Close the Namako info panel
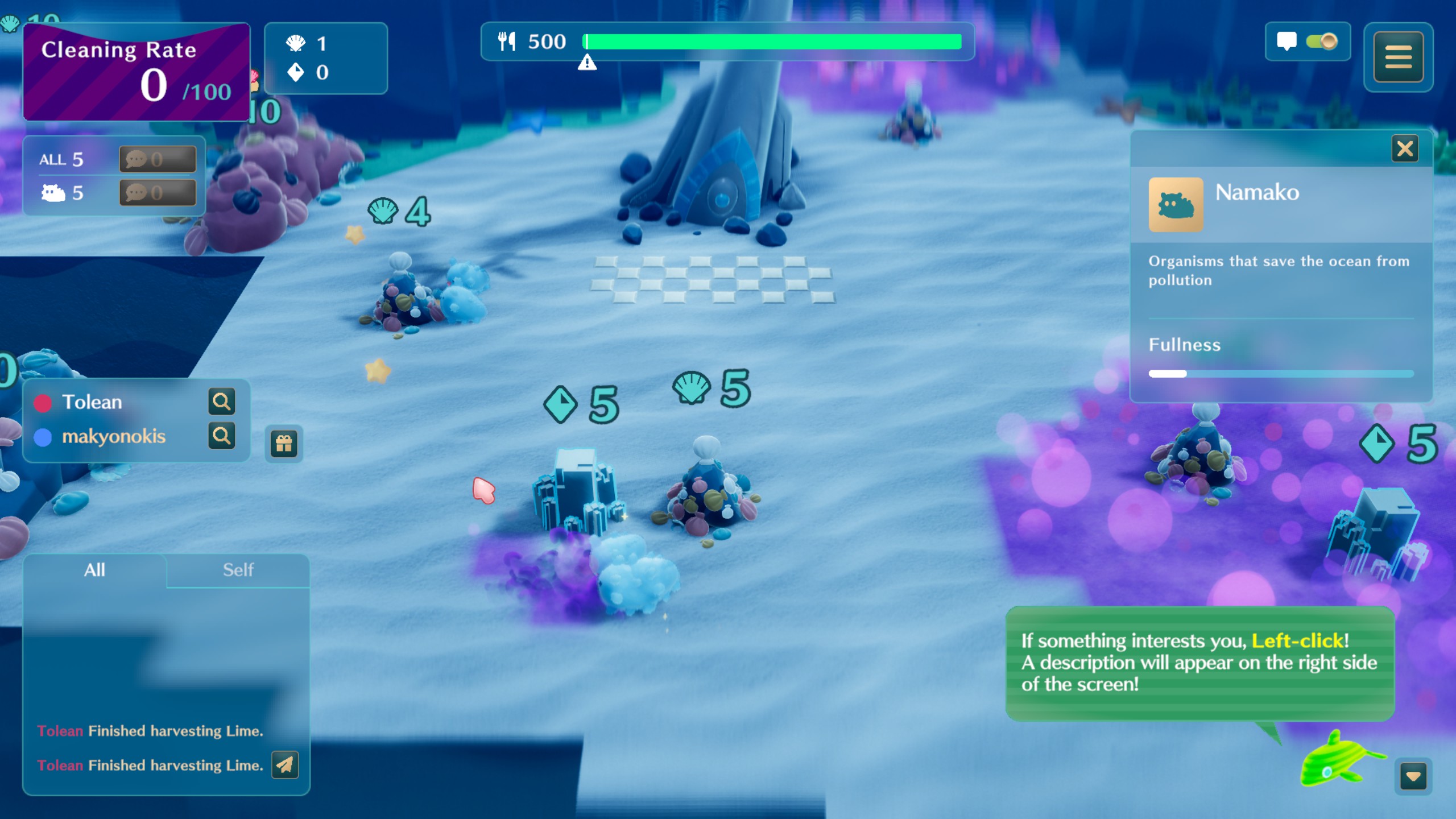1456x819 pixels. [x=1404, y=149]
